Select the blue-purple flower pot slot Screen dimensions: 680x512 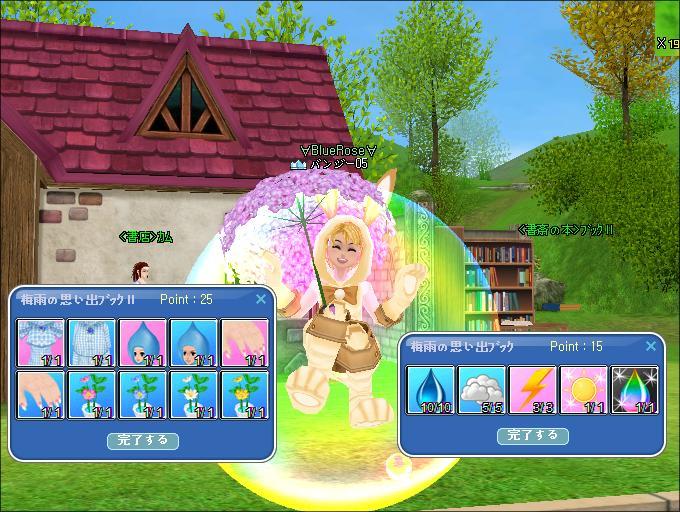pos(143,394)
